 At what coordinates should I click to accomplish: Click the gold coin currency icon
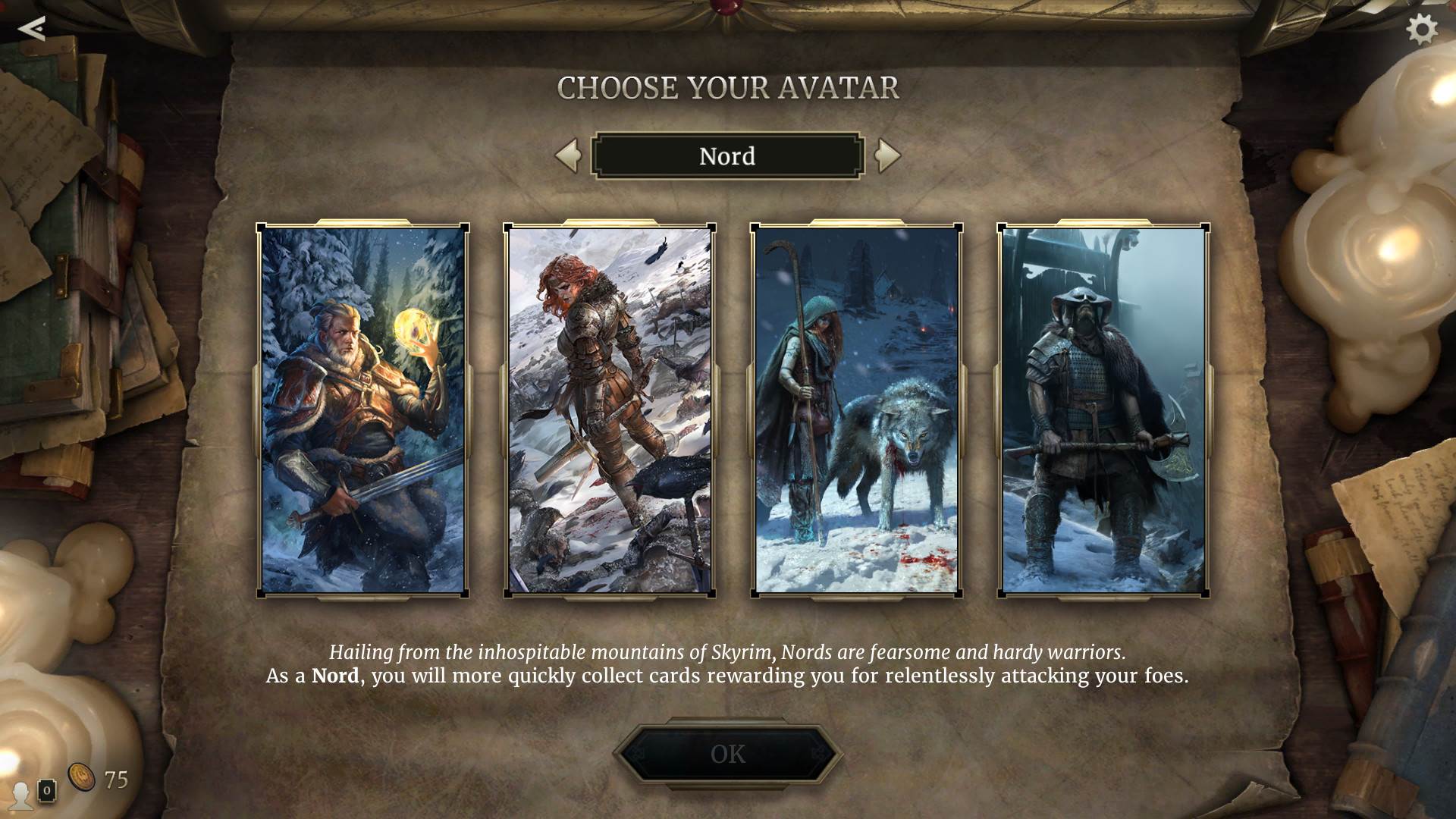(x=82, y=777)
